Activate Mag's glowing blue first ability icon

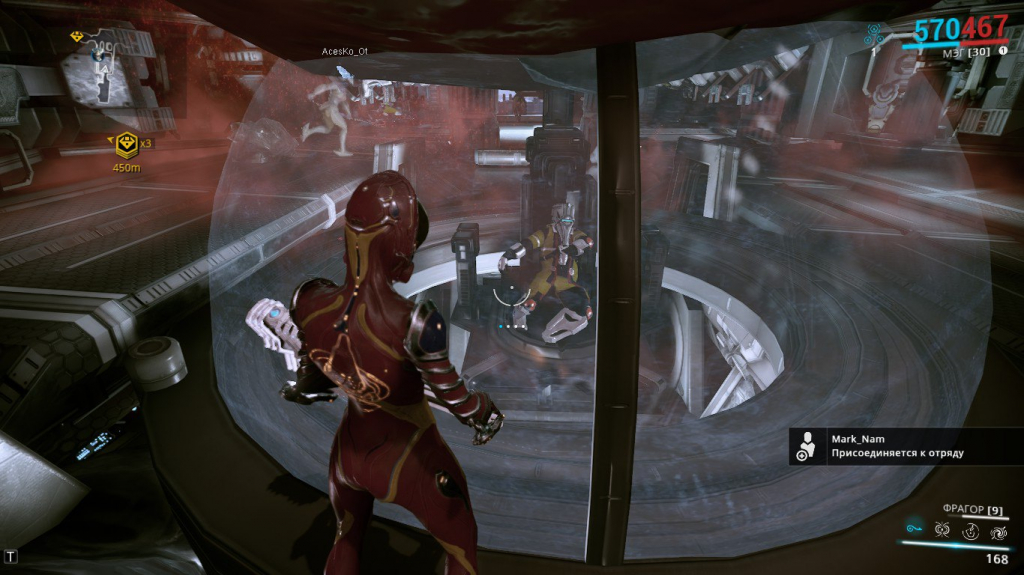[x=913, y=528]
